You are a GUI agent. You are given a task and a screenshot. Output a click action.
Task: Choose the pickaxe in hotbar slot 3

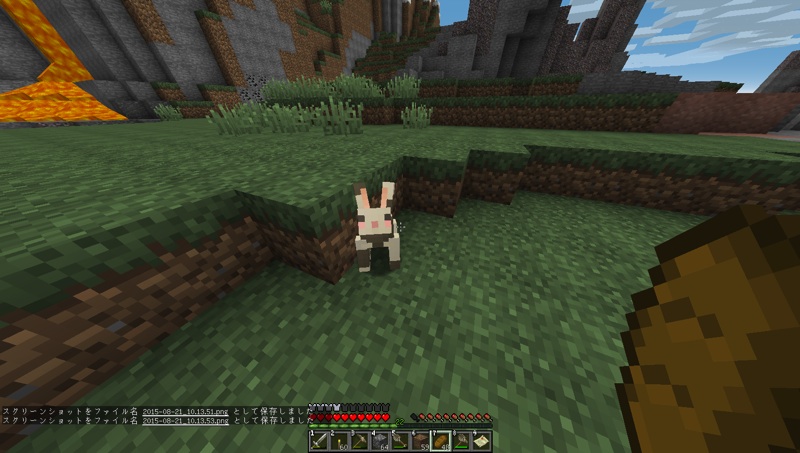point(360,440)
